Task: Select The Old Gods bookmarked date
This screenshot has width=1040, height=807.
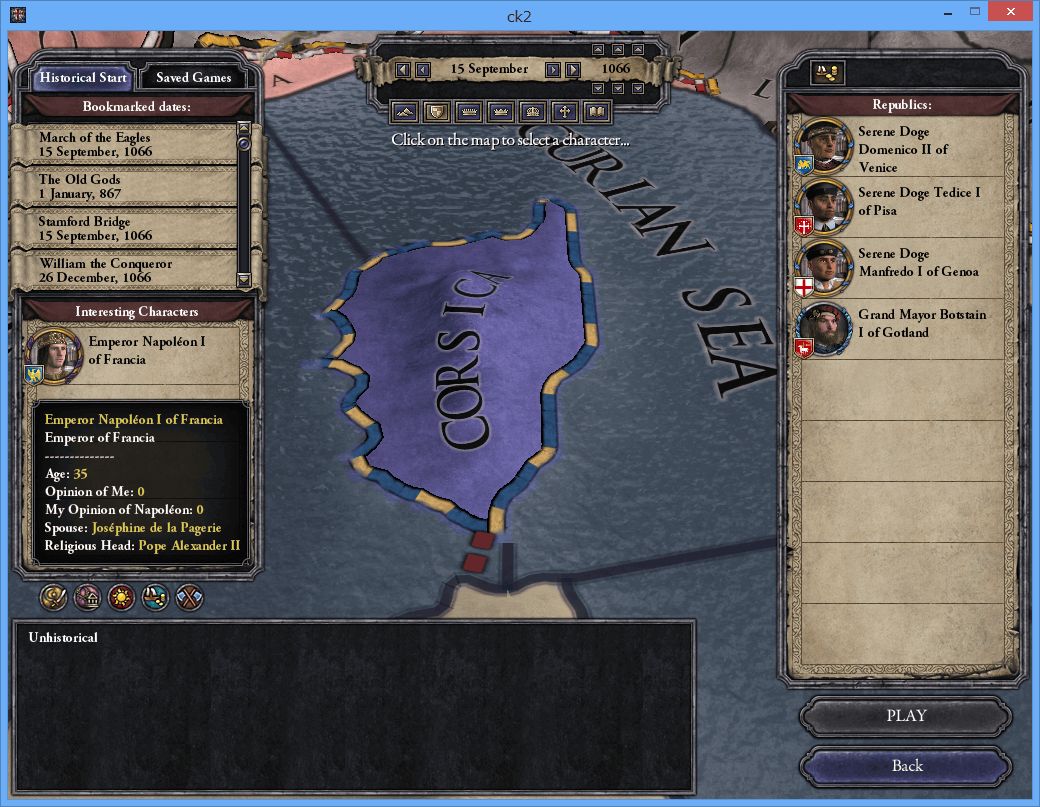Action: click(125, 186)
